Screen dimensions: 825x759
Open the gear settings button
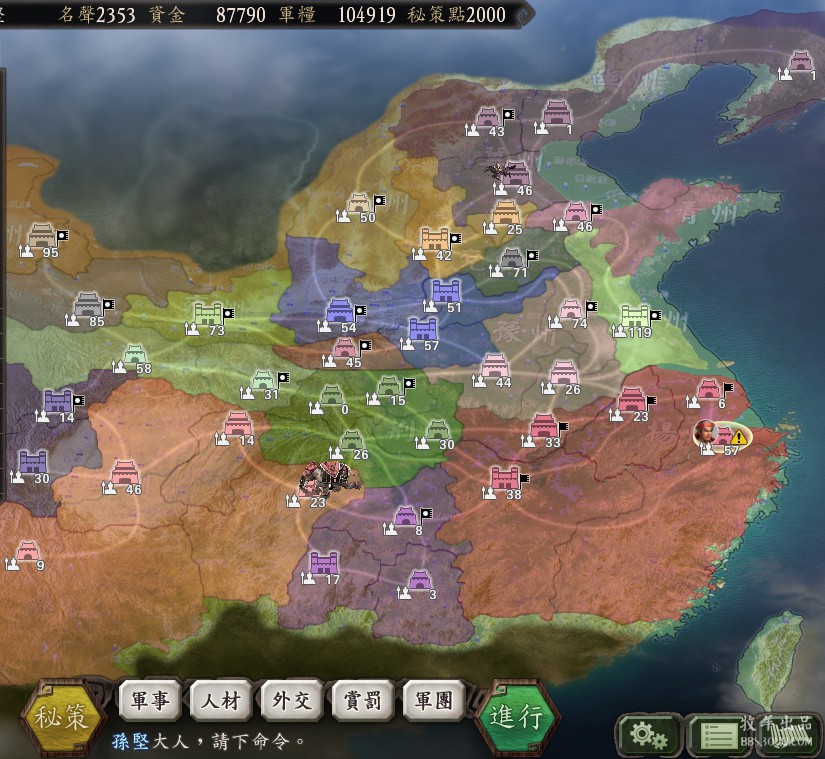click(648, 736)
